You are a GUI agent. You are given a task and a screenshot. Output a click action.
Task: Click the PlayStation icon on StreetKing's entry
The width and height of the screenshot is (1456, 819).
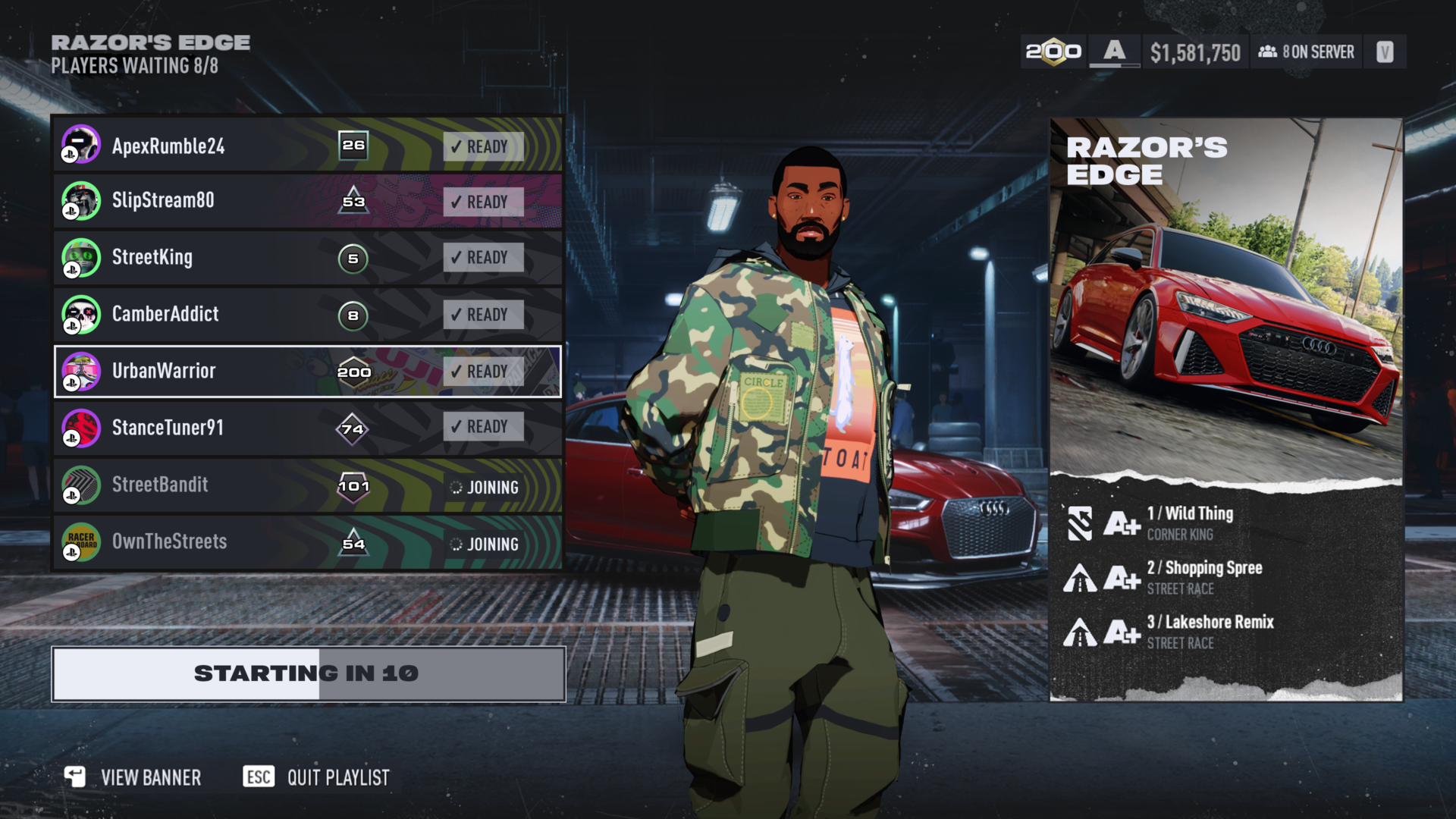coord(72,270)
